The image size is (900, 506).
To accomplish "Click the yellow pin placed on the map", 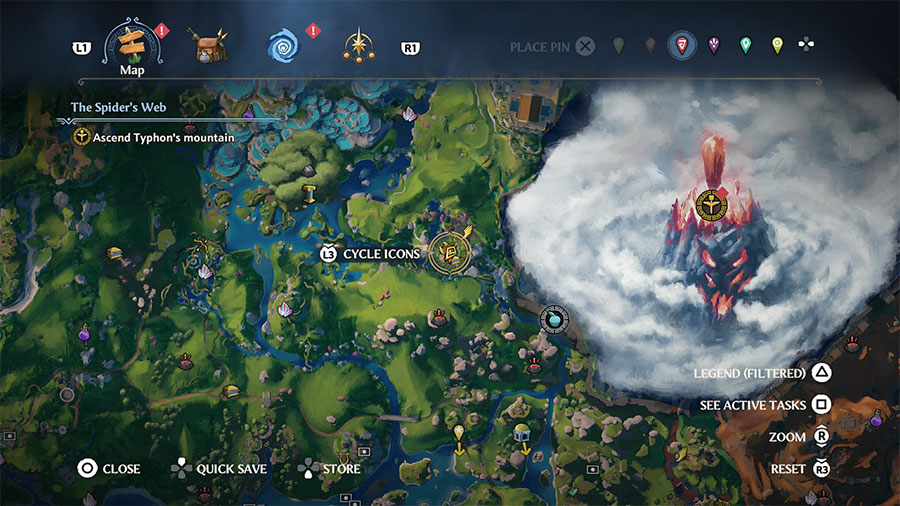I will click(459, 433).
